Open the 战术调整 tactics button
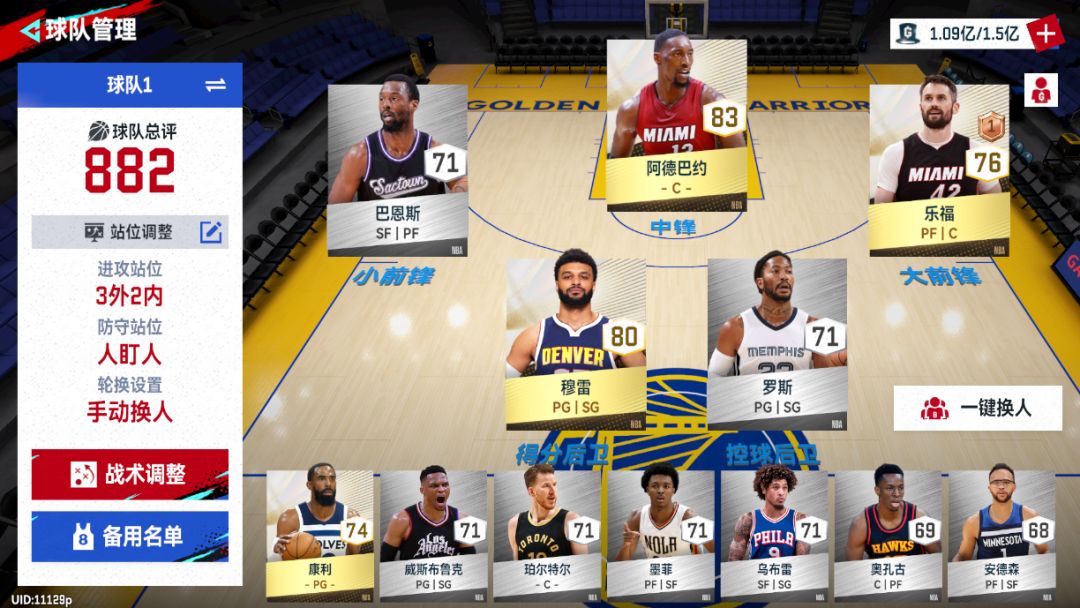The height and width of the screenshot is (608, 1080). coord(130,474)
